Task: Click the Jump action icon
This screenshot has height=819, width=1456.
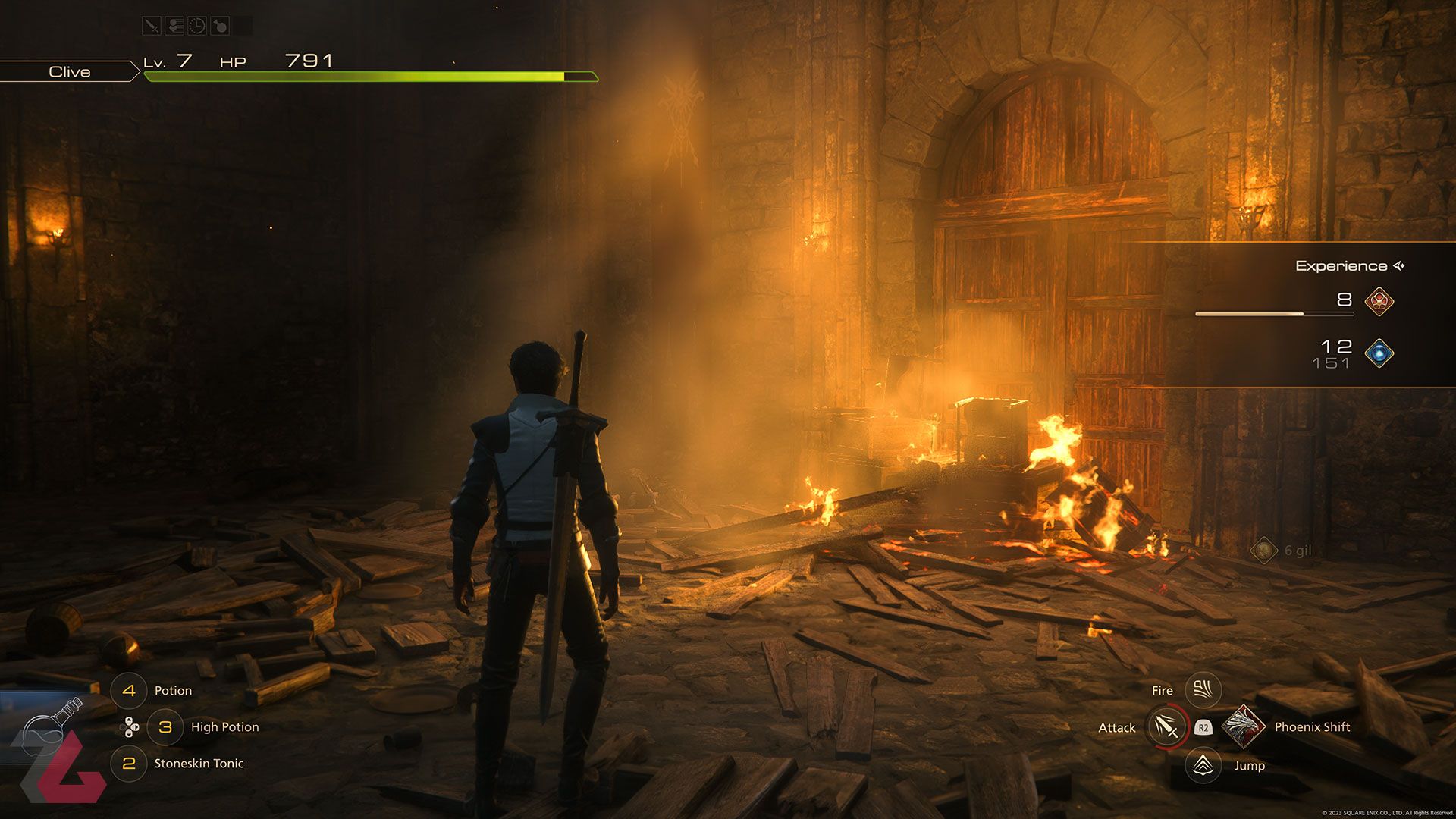Action: point(1203,765)
